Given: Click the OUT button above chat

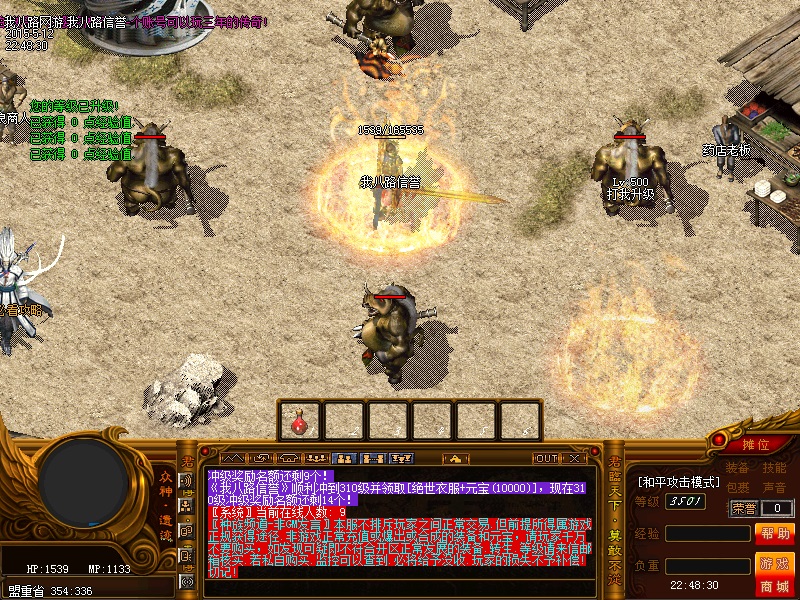Looking at the screenshot, I should [546, 458].
